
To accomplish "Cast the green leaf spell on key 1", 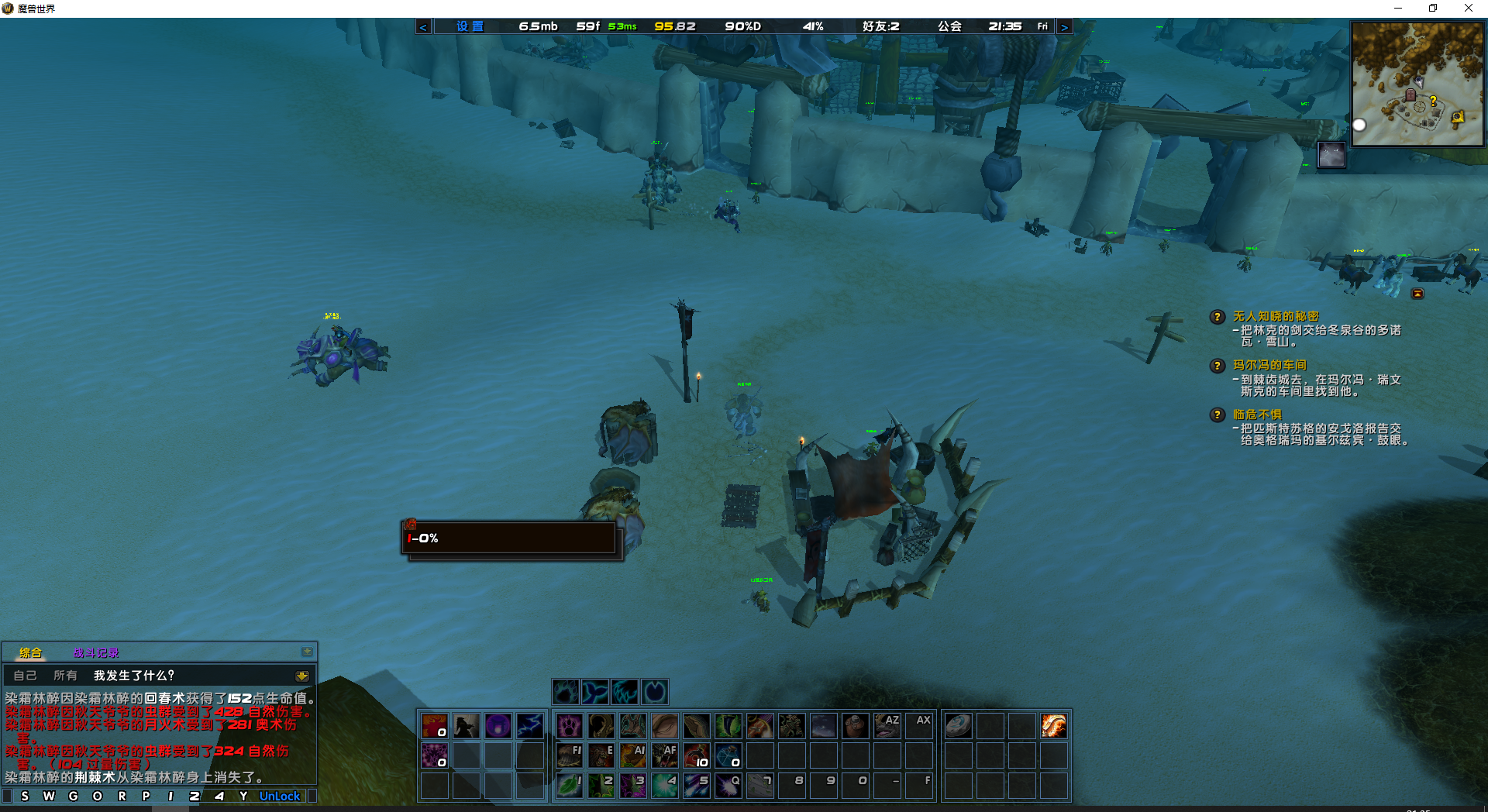I will click(x=570, y=785).
